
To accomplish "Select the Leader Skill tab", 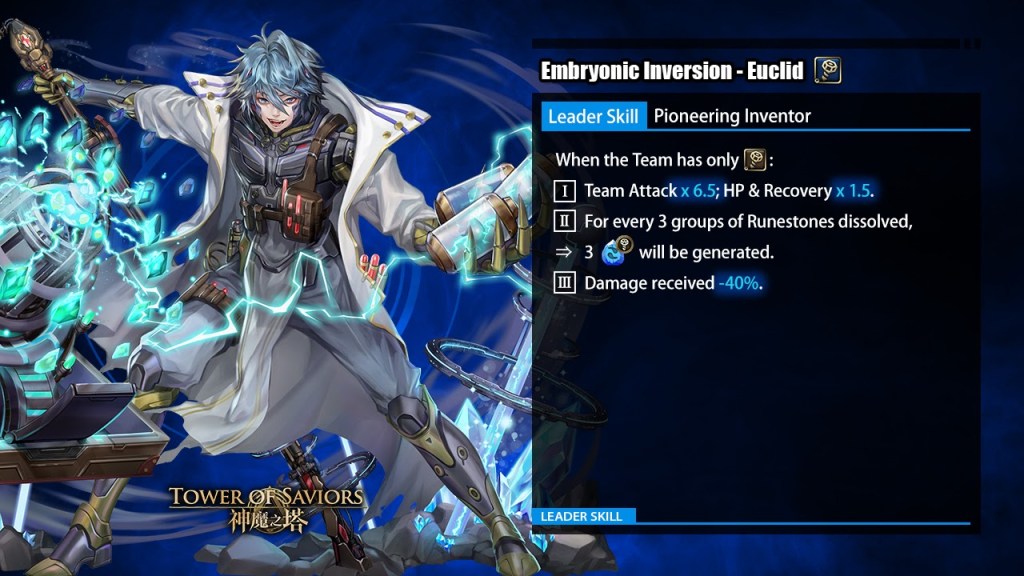I will point(593,116).
